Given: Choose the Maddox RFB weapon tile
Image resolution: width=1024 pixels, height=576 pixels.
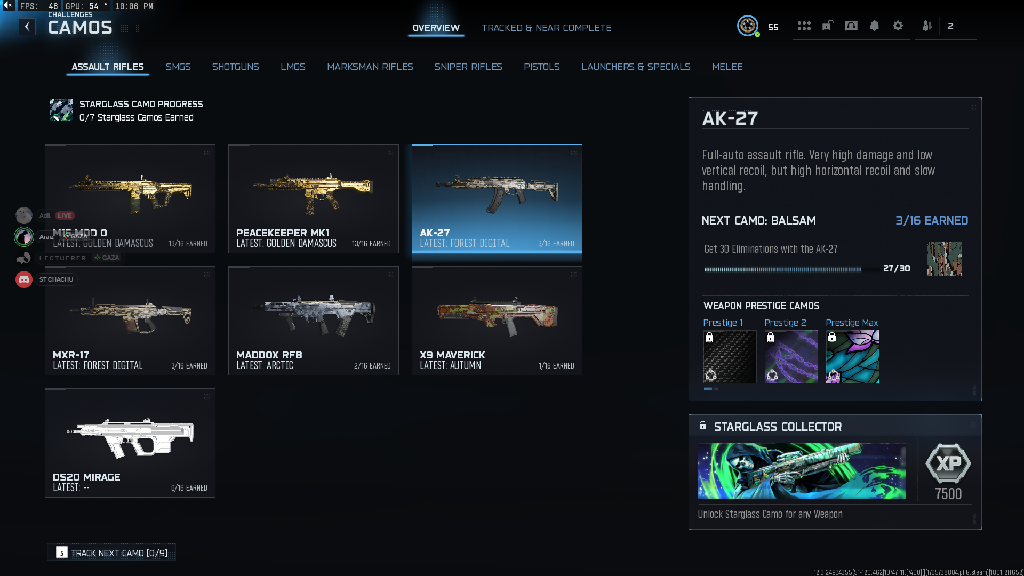Looking at the screenshot, I should [x=313, y=320].
